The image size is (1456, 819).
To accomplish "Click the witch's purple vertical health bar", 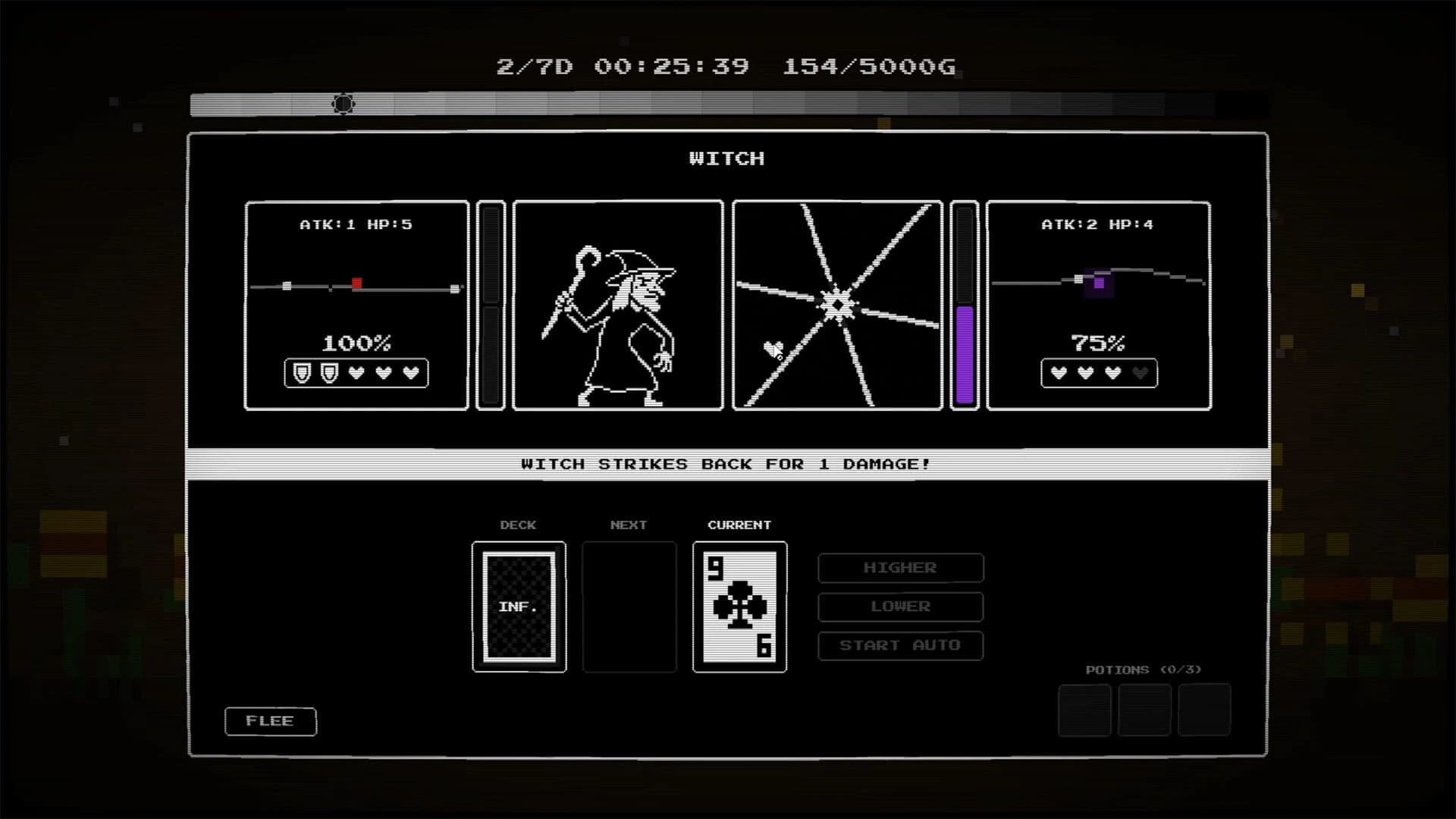I will pos(966,353).
